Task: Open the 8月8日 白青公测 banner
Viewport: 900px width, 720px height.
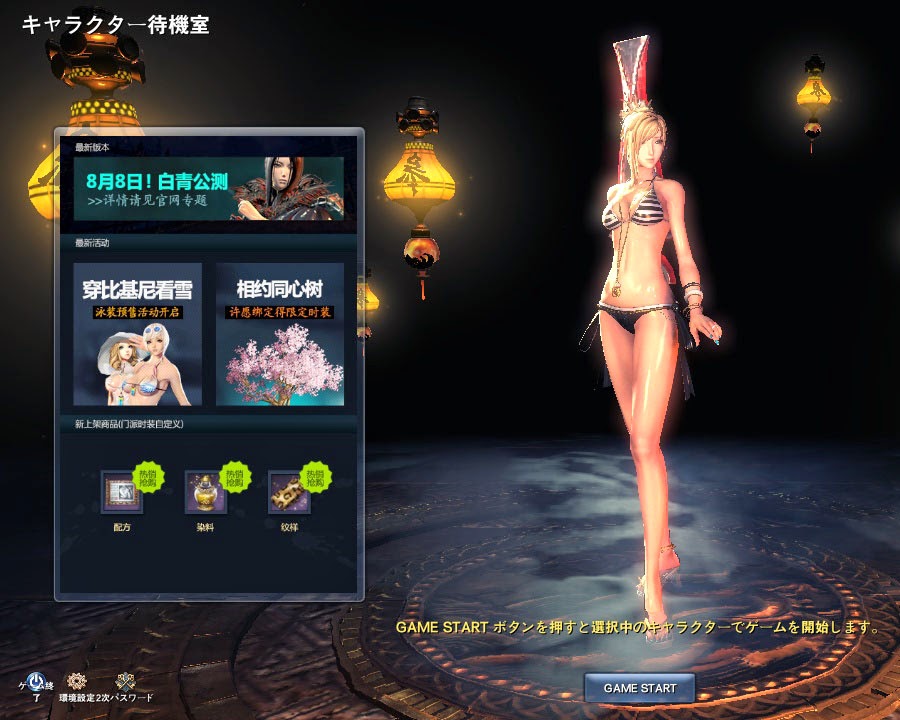Action: point(208,188)
